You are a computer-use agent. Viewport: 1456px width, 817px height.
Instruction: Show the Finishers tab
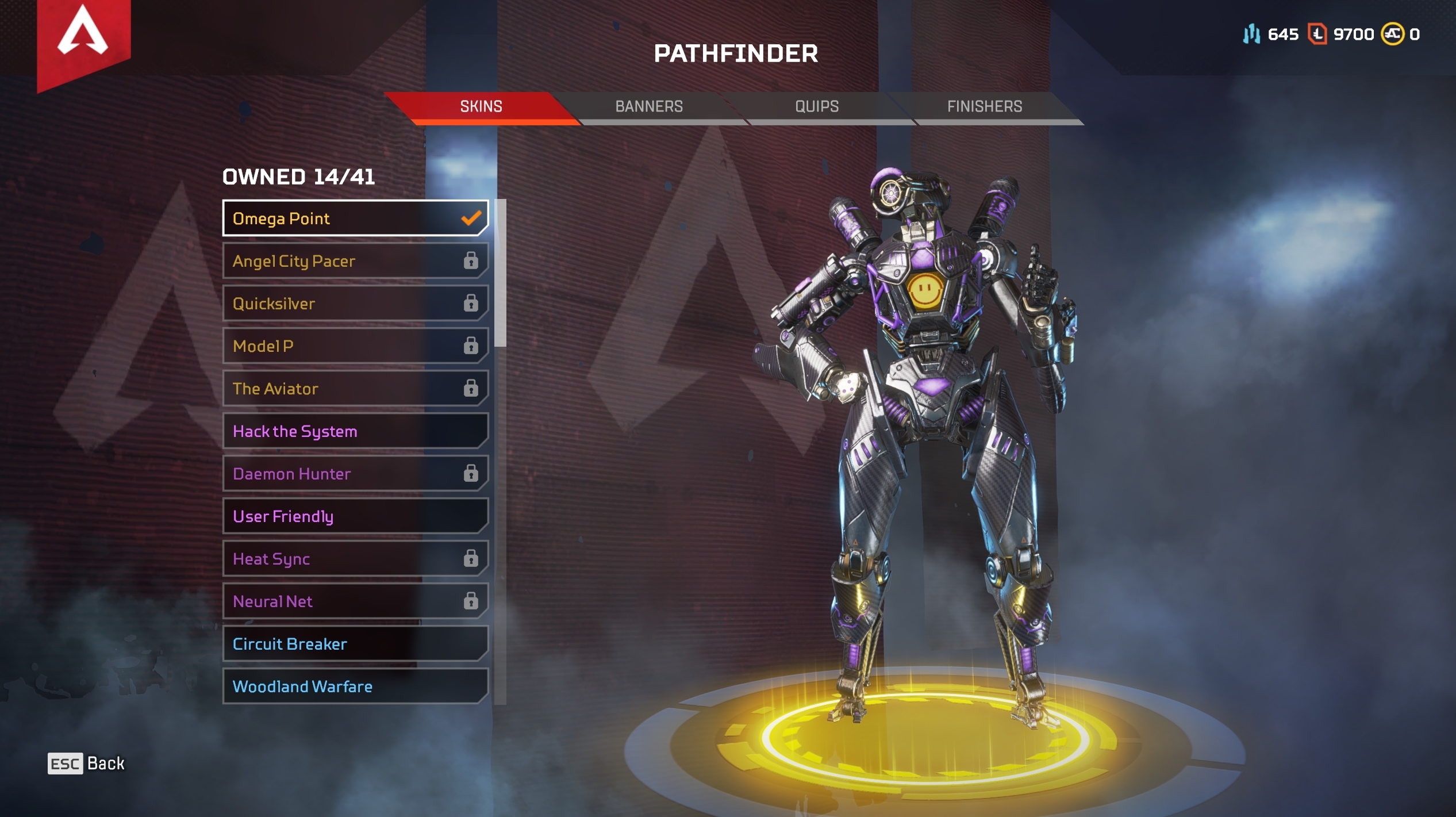[984, 106]
